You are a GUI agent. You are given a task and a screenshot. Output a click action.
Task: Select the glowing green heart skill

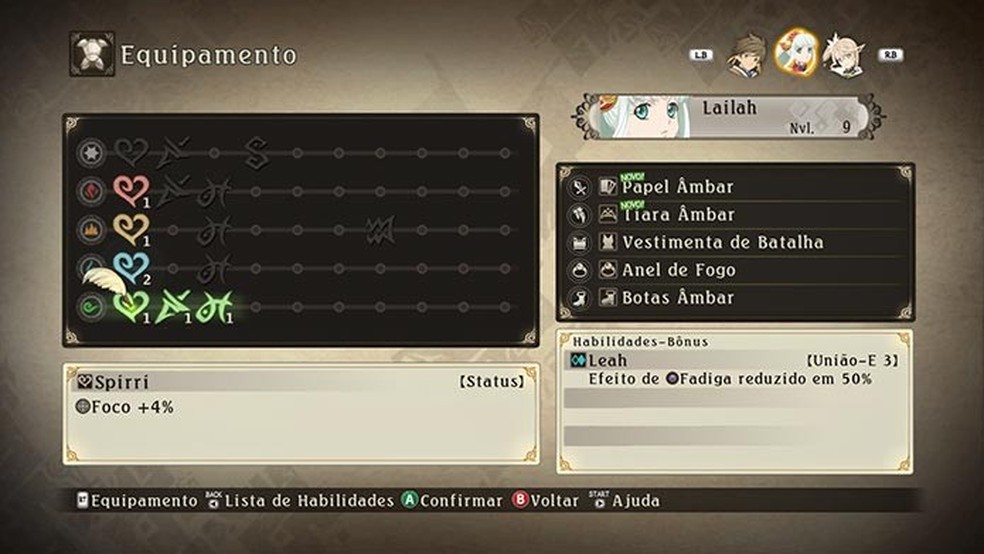point(131,305)
